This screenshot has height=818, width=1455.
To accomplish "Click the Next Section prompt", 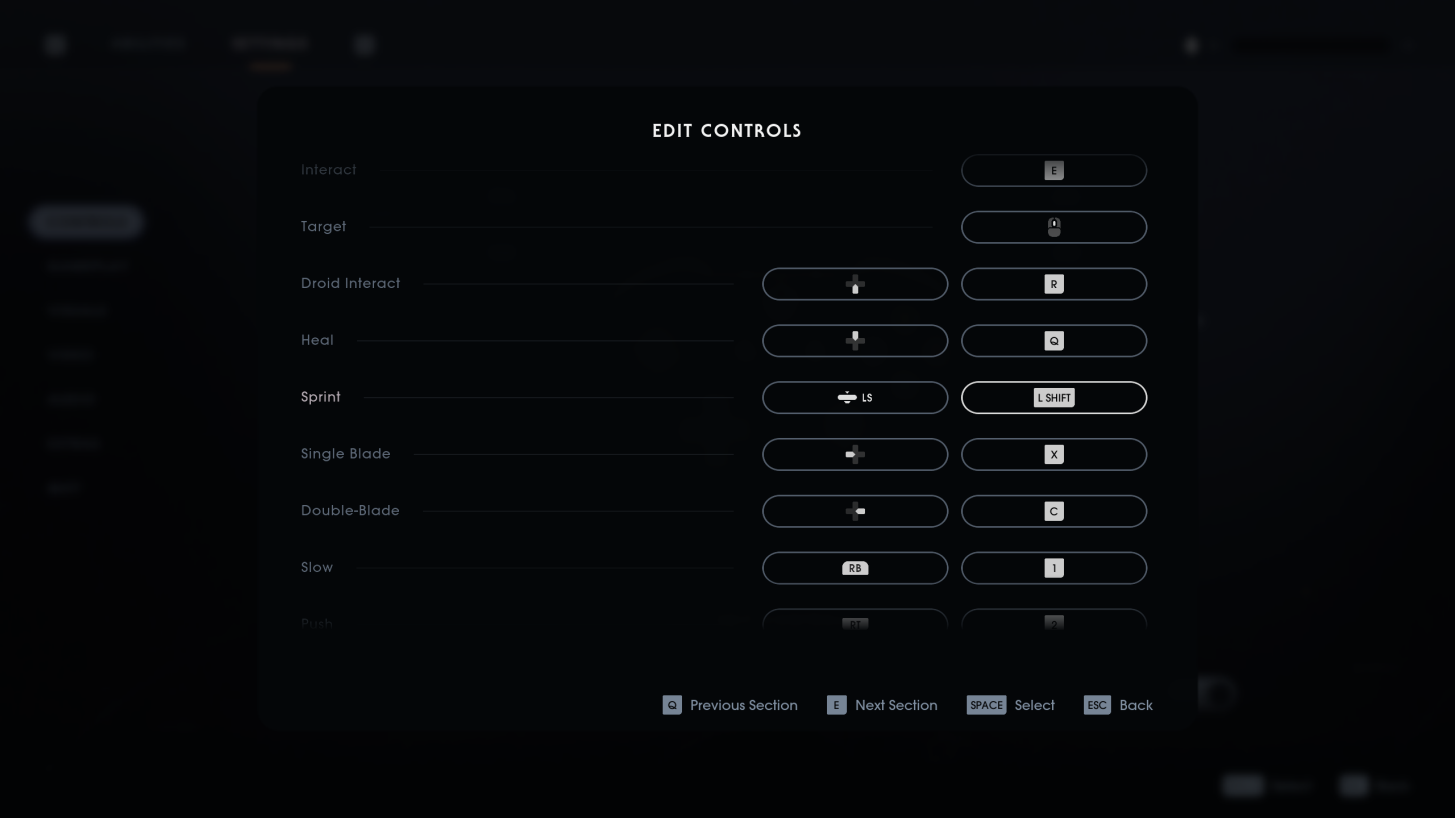I will click(883, 705).
